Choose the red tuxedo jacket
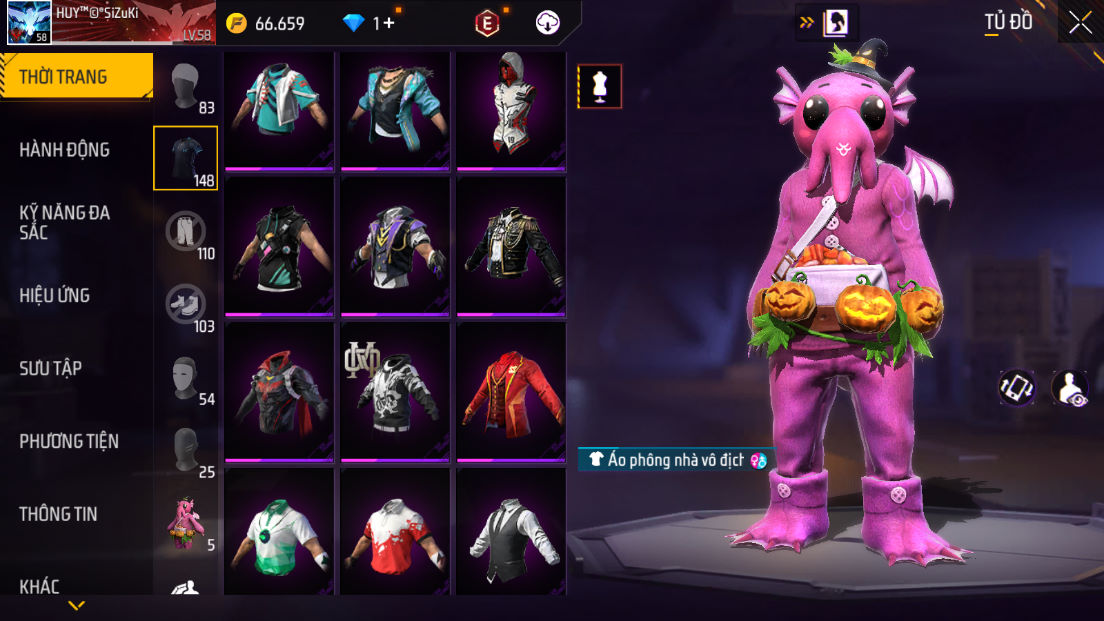Viewport: 1104px width, 621px height. tap(511, 391)
